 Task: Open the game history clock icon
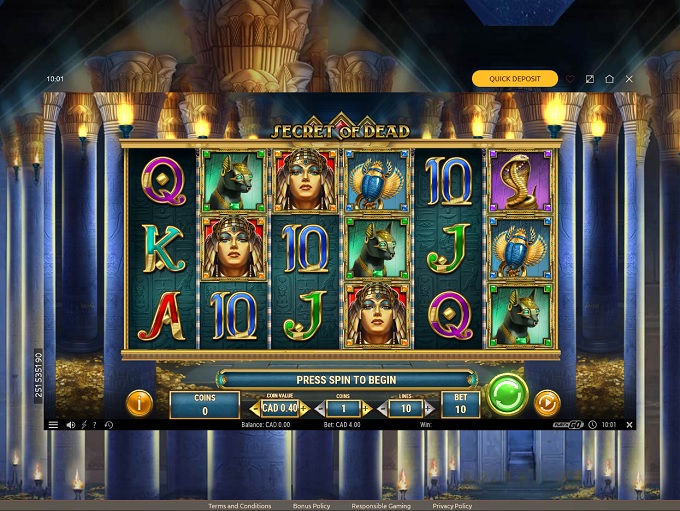(108, 425)
